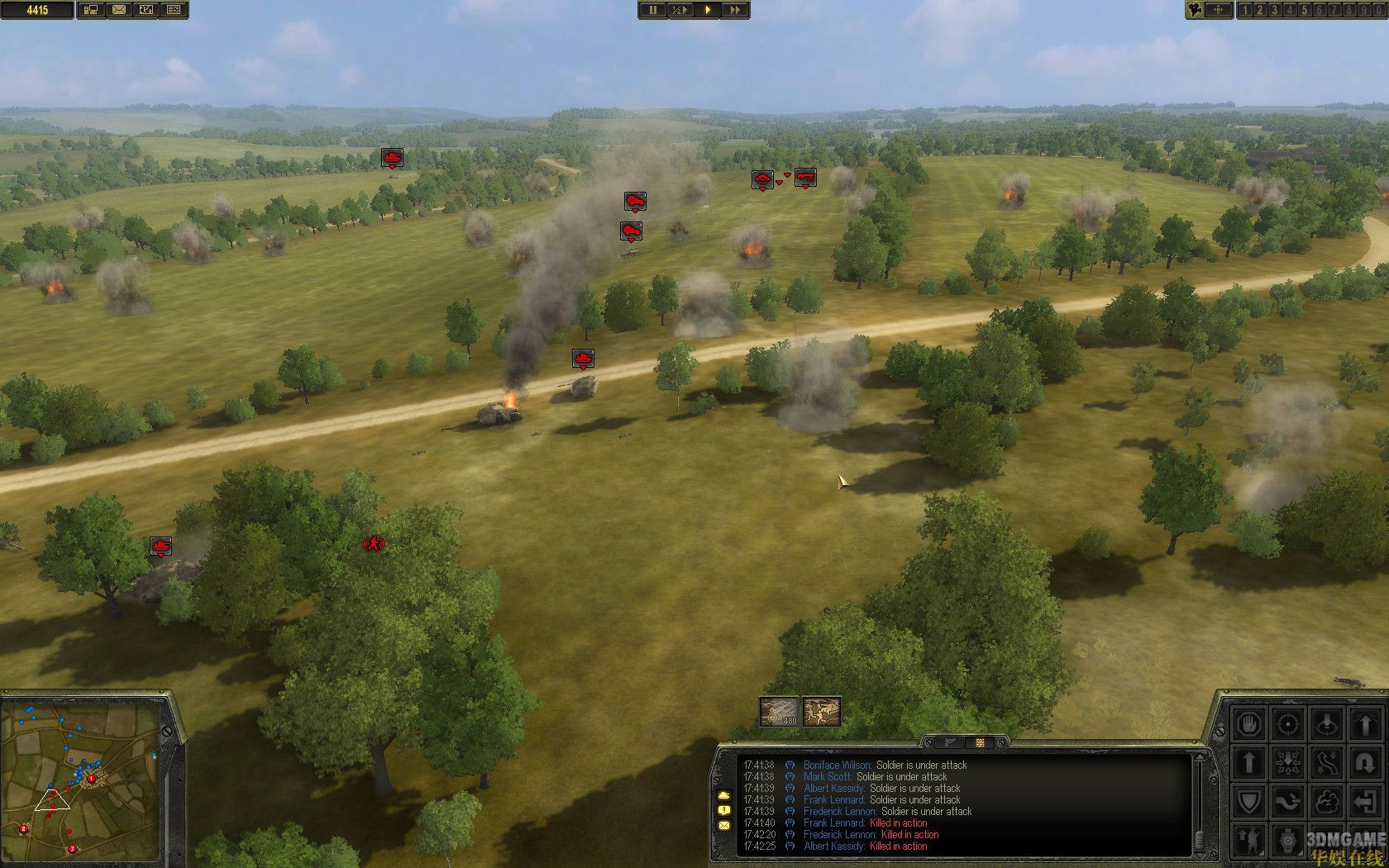This screenshot has width=1389, height=868.
Task: Pause the battle
Action: pos(652,10)
